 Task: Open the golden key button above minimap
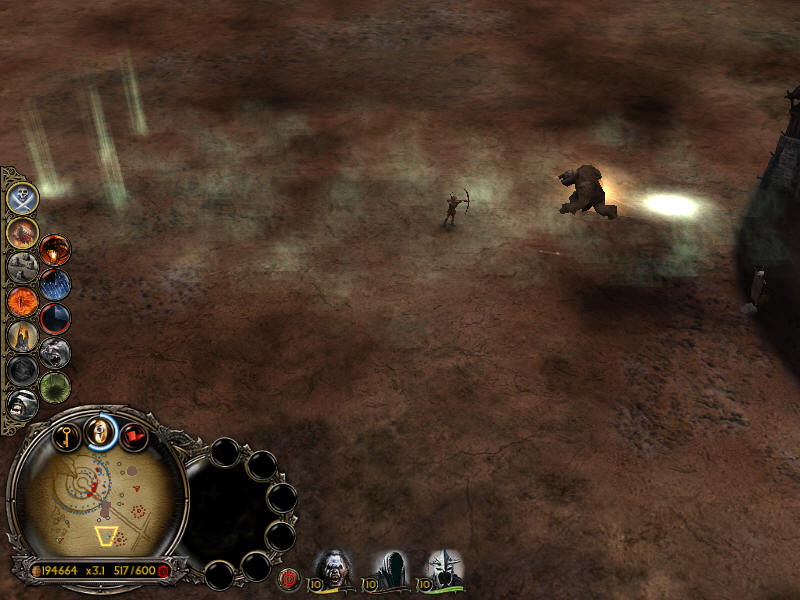[66, 437]
